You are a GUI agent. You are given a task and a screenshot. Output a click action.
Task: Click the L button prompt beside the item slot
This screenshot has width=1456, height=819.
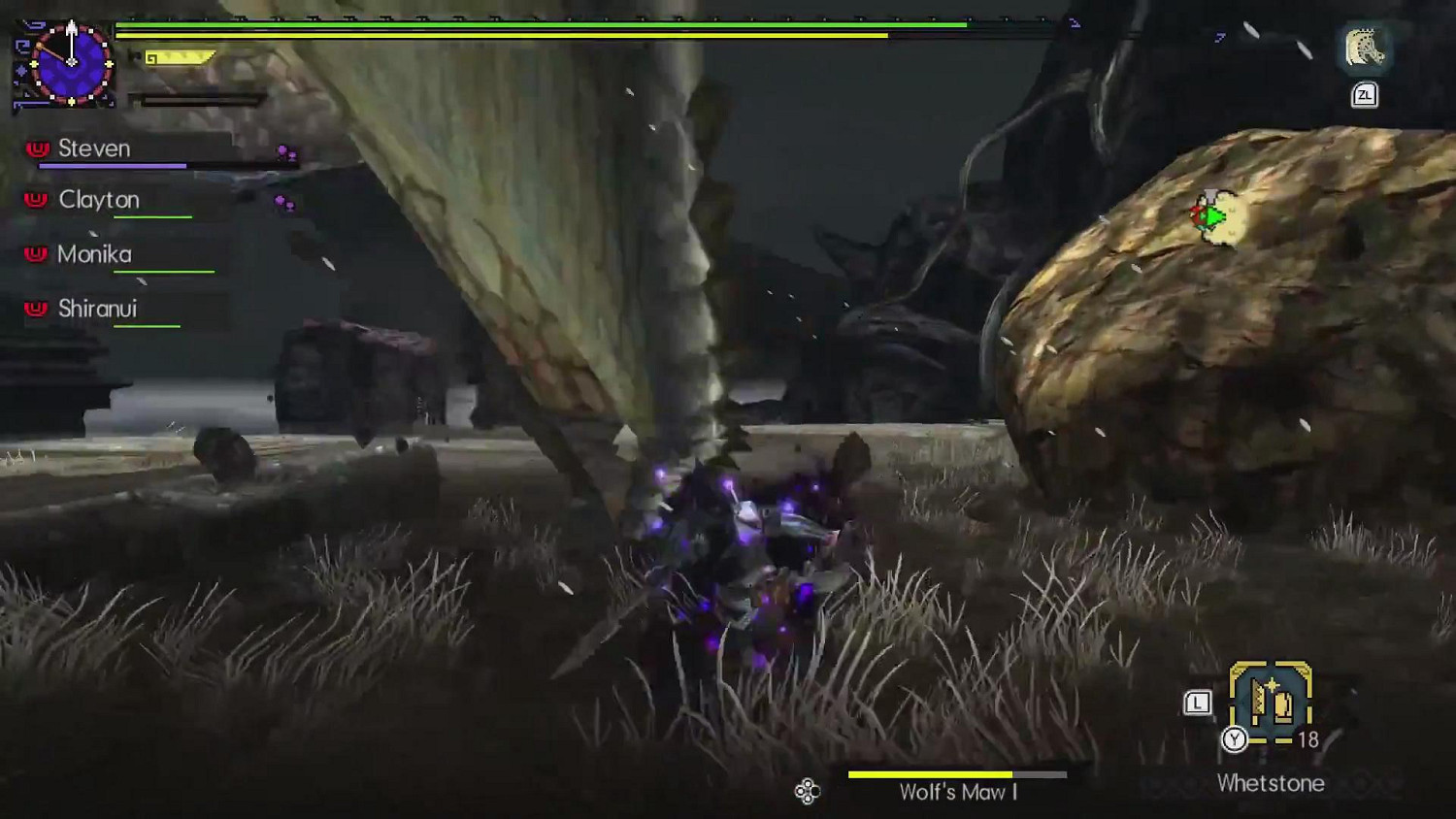(x=1197, y=700)
